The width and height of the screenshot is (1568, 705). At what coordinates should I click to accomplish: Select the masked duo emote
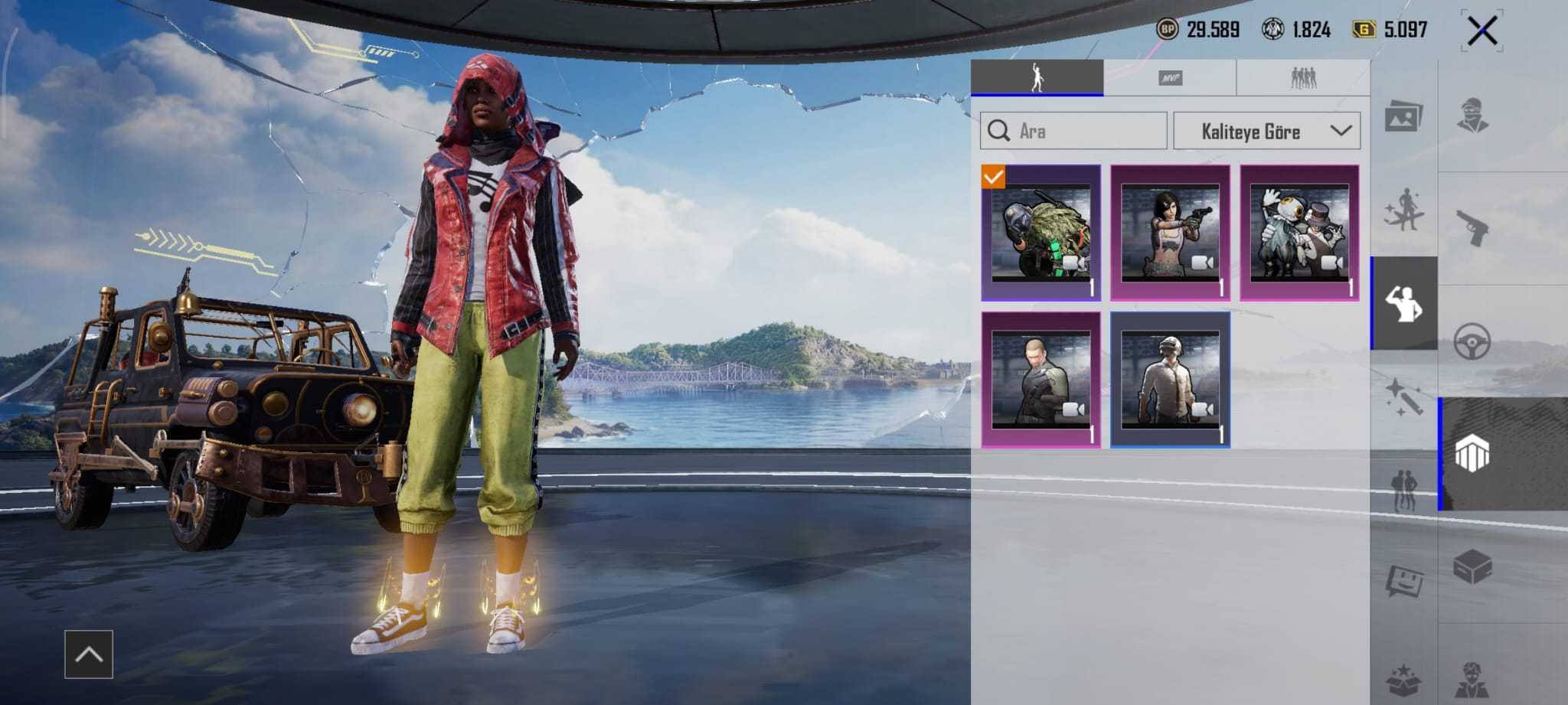(x=1299, y=233)
